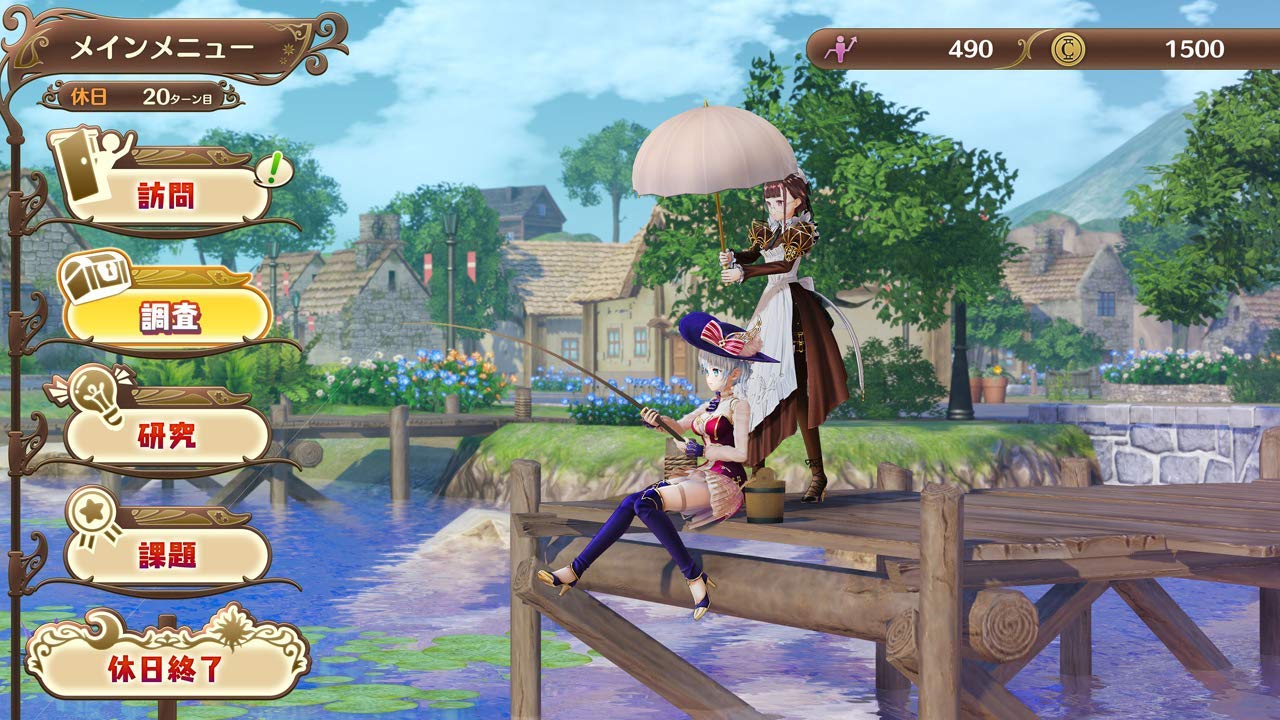Select the pink population growth icon near 490
Viewport: 1280px width, 720px height.
pos(845,46)
